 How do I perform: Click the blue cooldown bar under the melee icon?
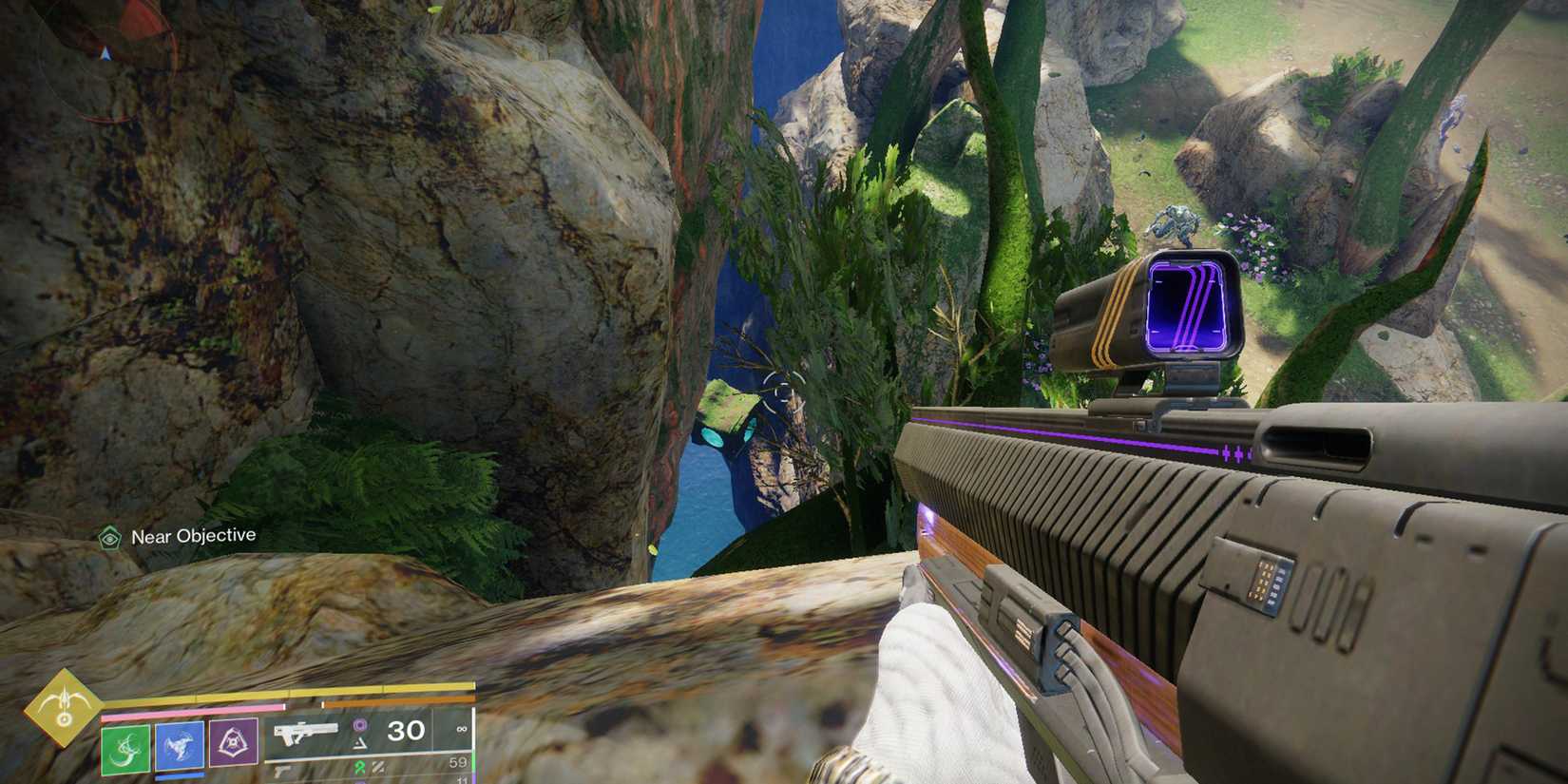179,776
